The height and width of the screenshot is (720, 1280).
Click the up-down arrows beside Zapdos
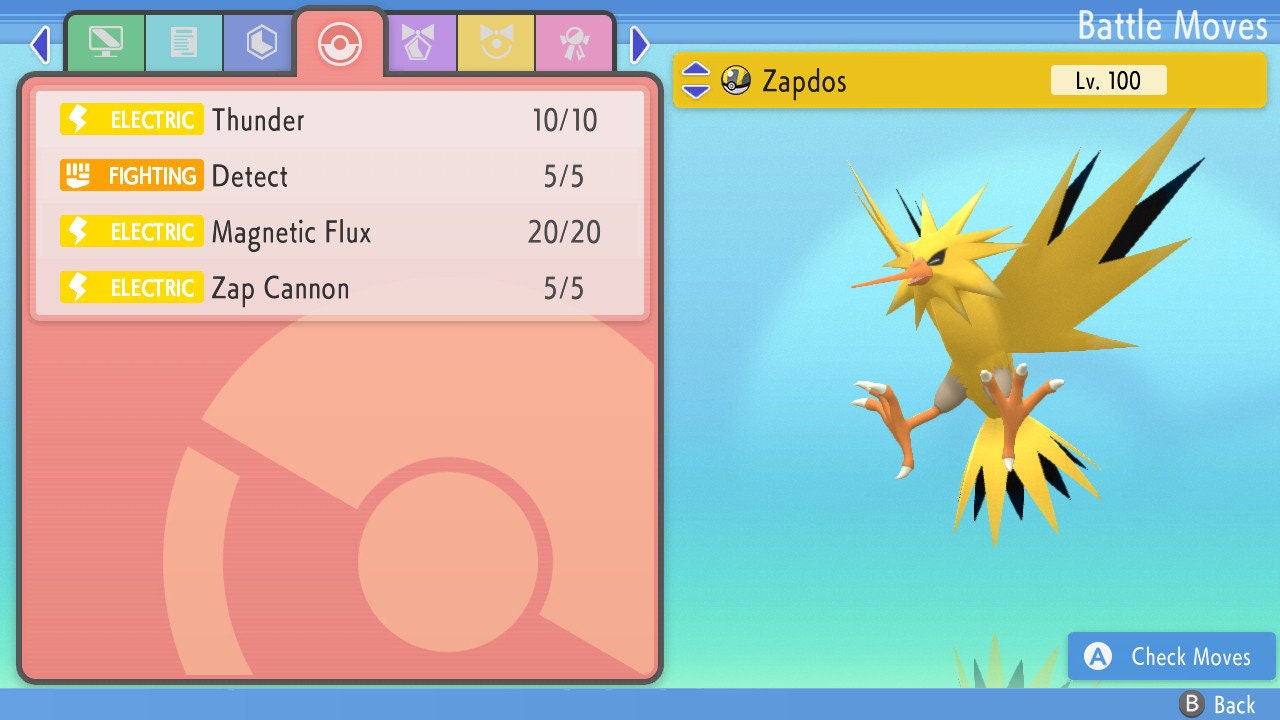[696, 80]
